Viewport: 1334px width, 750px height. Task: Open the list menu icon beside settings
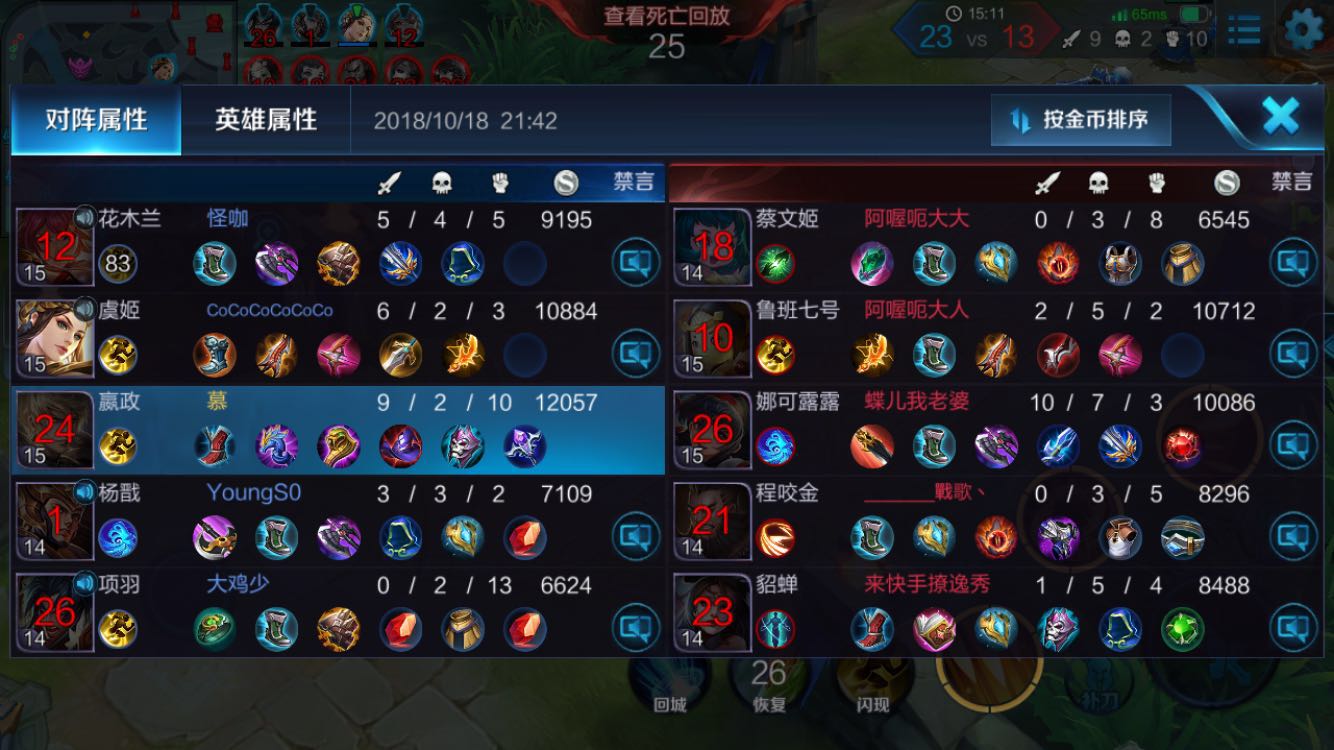pyautogui.click(x=1244, y=30)
